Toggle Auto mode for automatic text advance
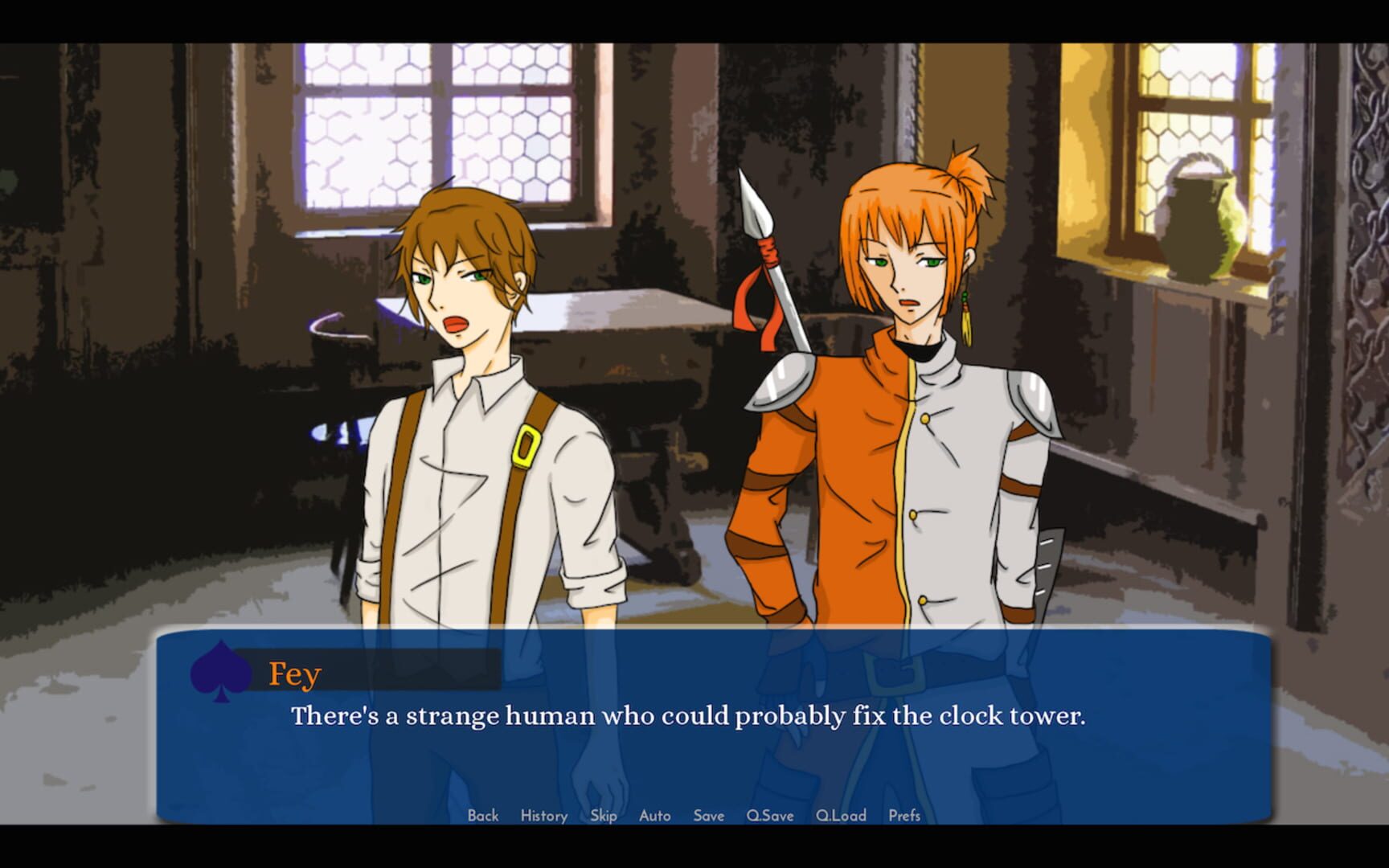Image resolution: width=1389 pixels, height=868 pixels. pyautogui.click(x=654, y=815)
